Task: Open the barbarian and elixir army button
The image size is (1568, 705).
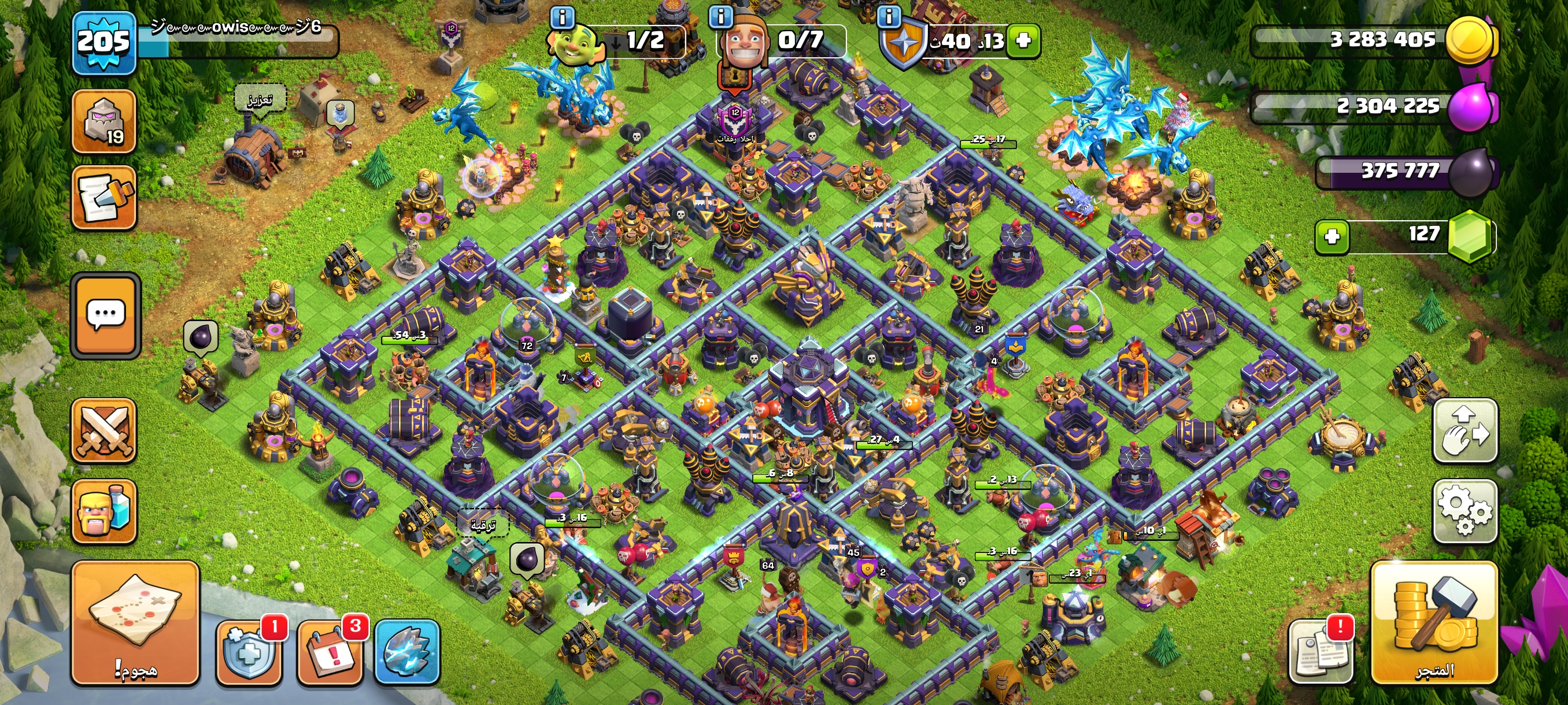Action: [x=104, y=511]
